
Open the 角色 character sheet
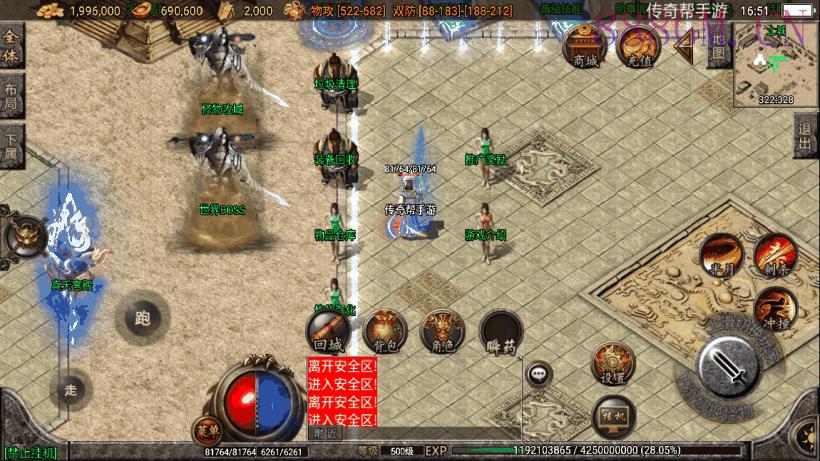[x=443, y=330]
